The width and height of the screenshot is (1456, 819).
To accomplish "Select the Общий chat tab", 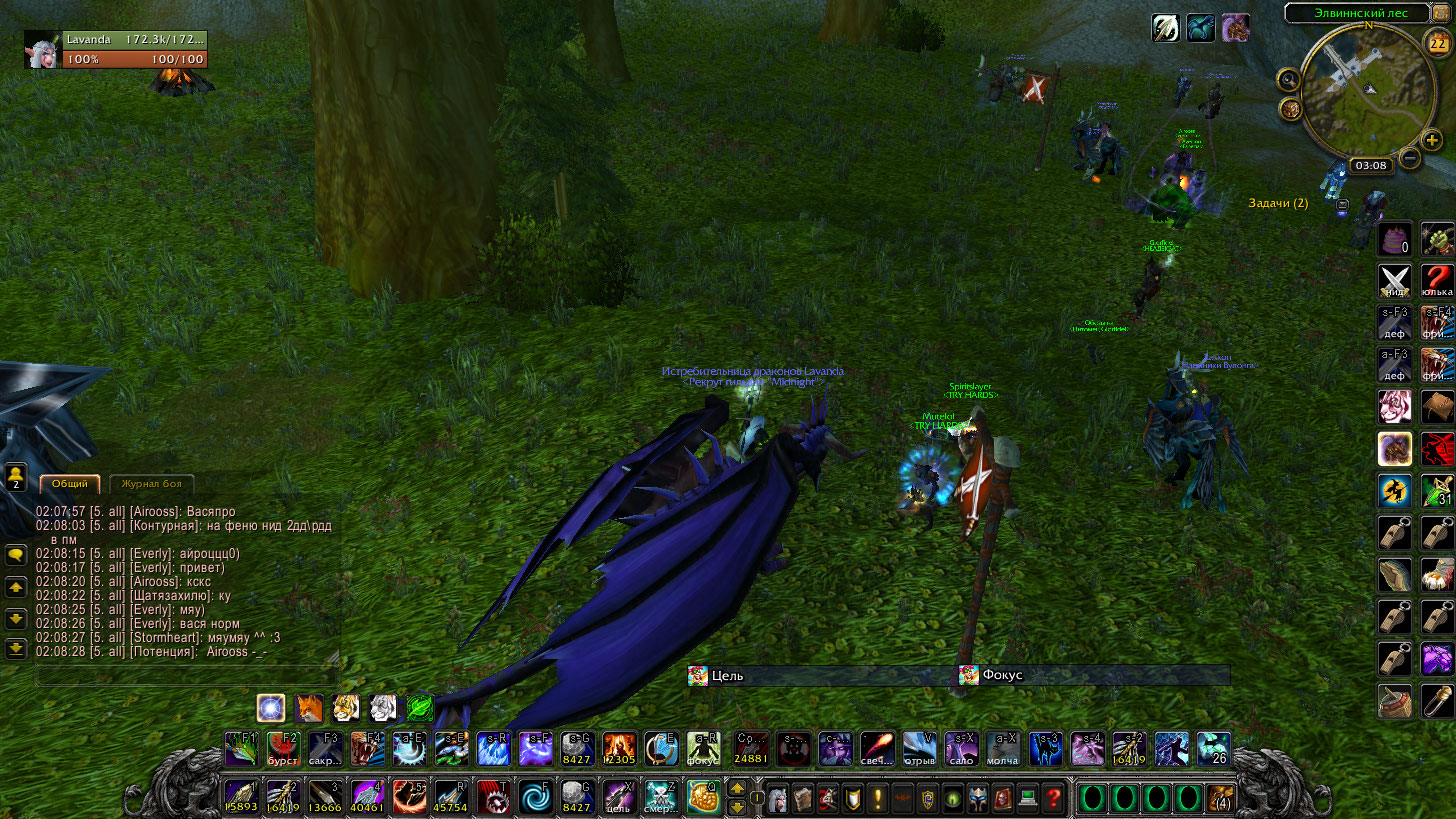I will (x=70, y=484).
